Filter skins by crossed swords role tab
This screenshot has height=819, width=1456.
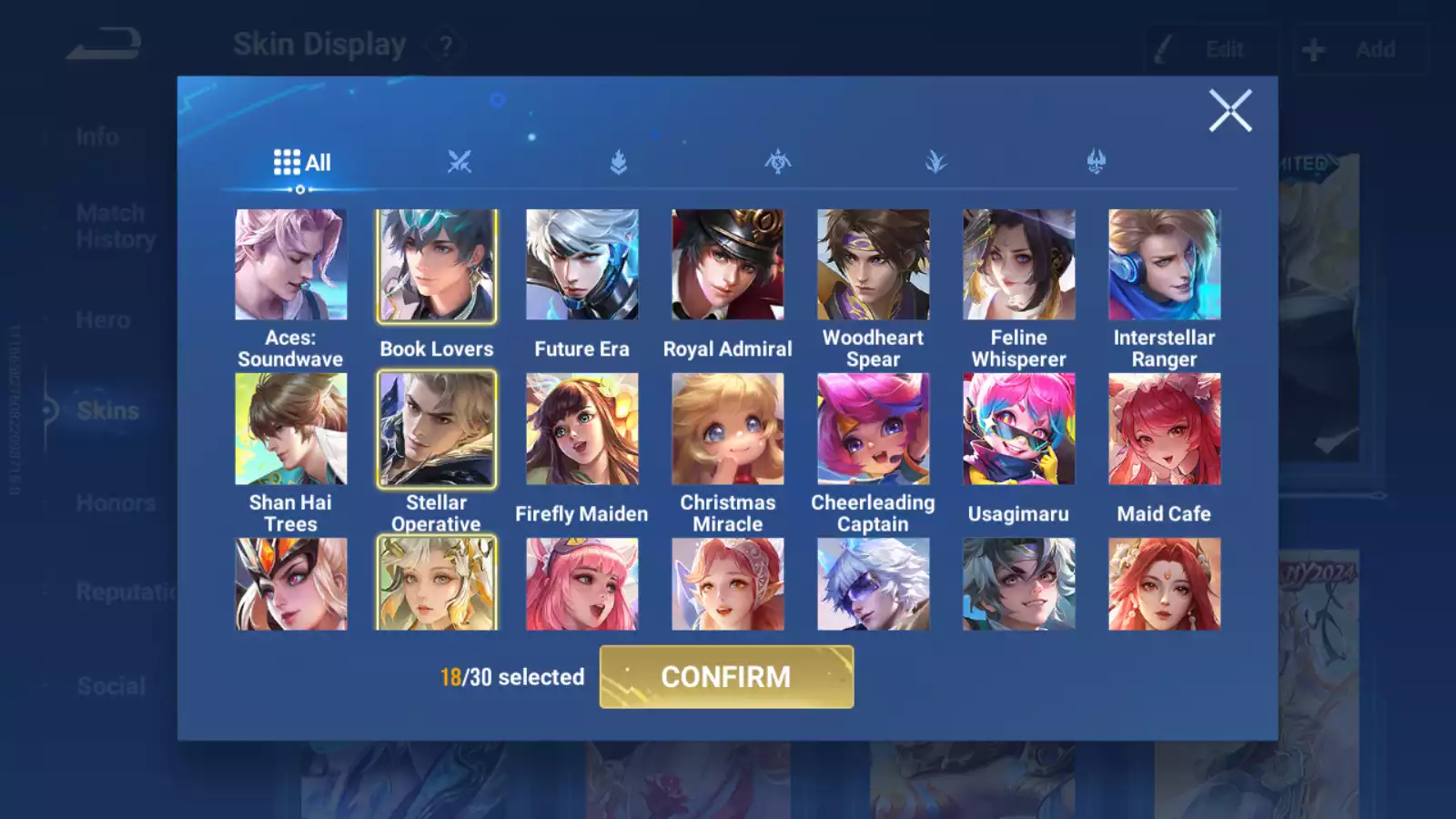[x=460, y=163]
